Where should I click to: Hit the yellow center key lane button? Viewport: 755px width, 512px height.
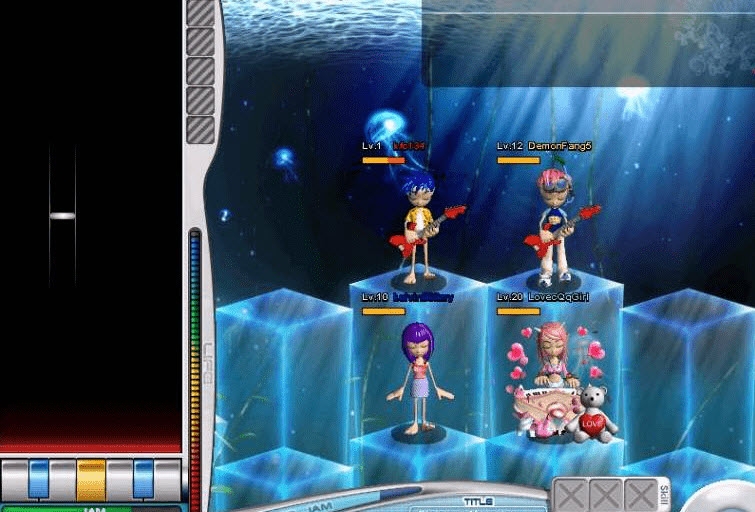coord(91,479)
